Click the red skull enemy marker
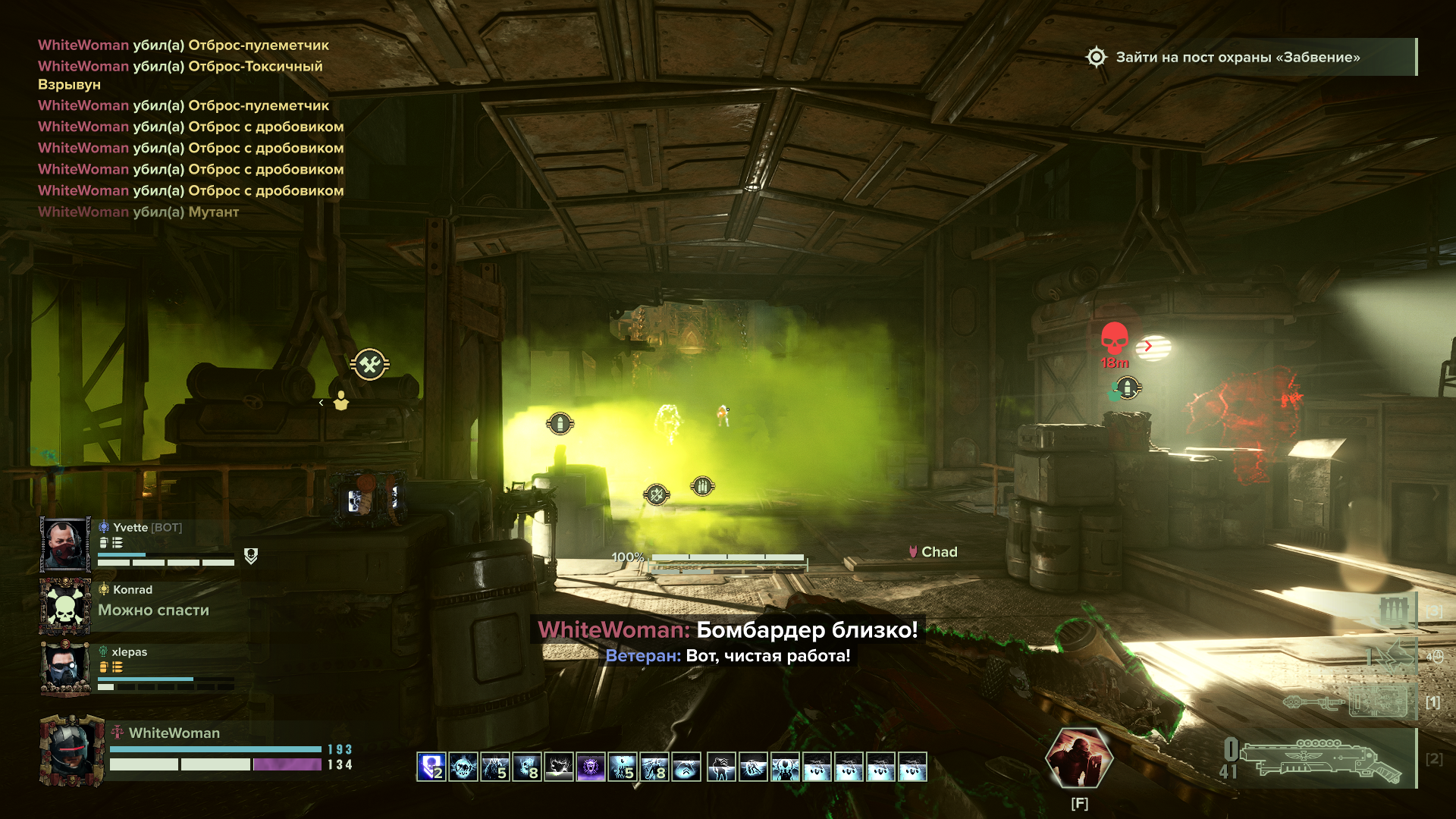 [1114, 339]
